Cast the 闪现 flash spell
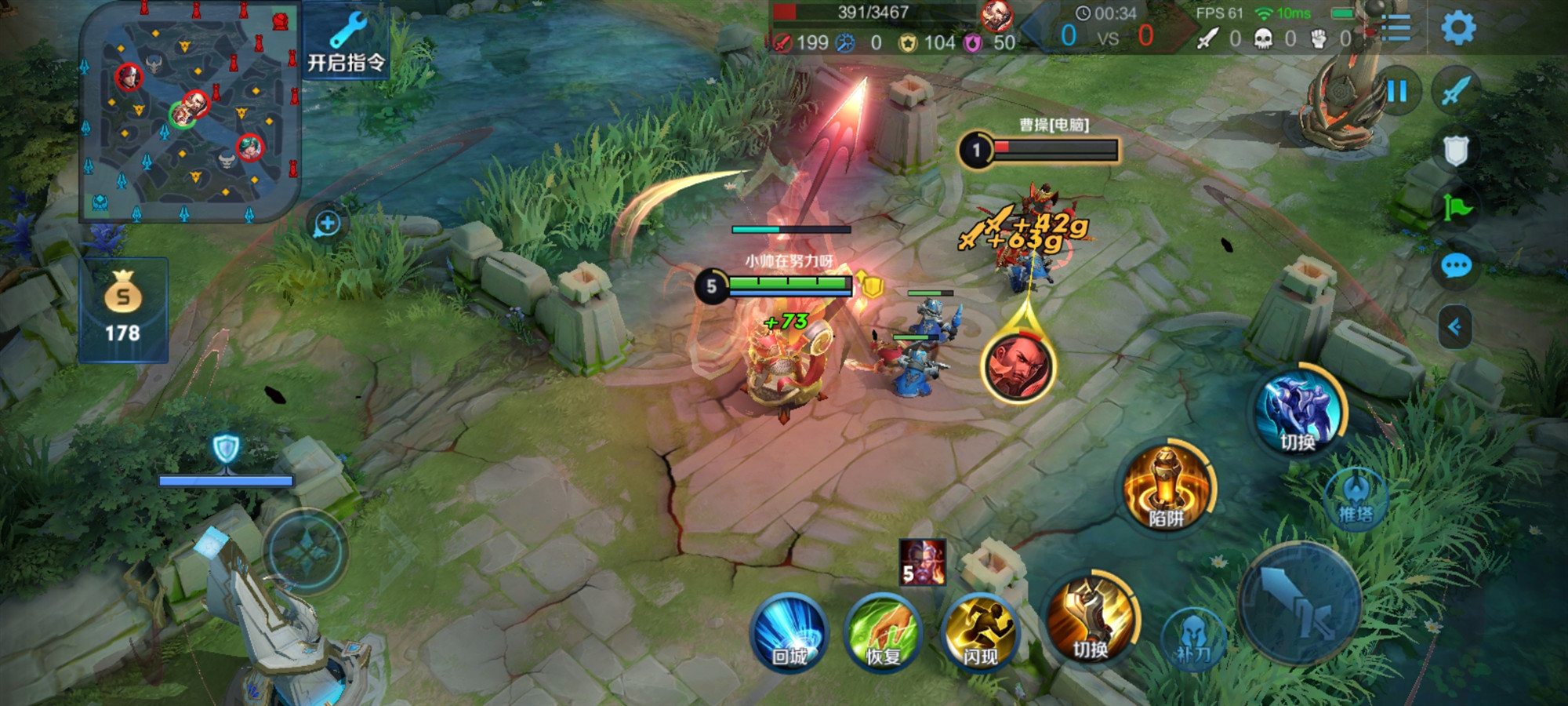Viewport: 1568px width, 706px height. point(979,634)
